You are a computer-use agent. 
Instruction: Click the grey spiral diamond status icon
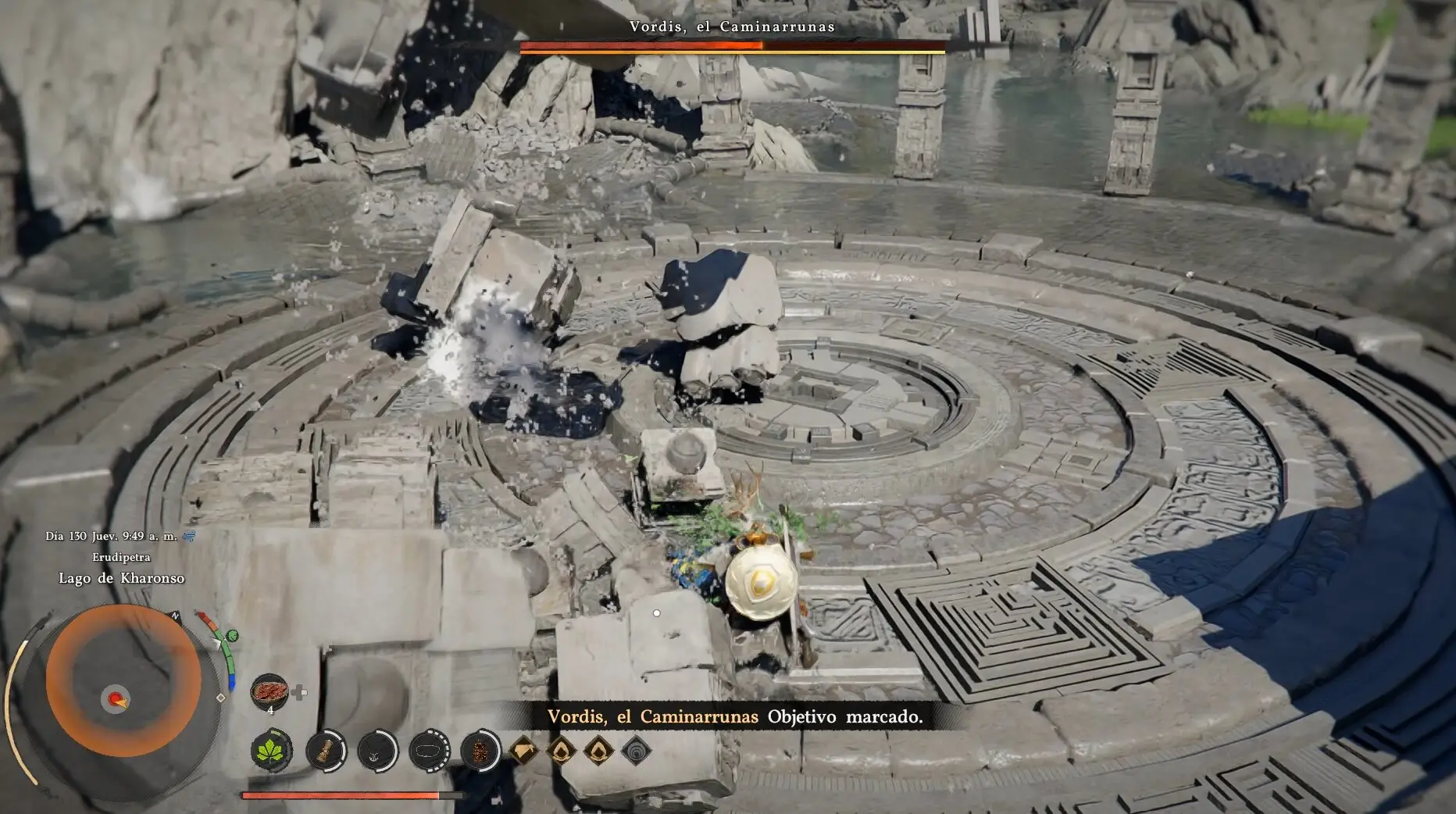click(637, 751)
